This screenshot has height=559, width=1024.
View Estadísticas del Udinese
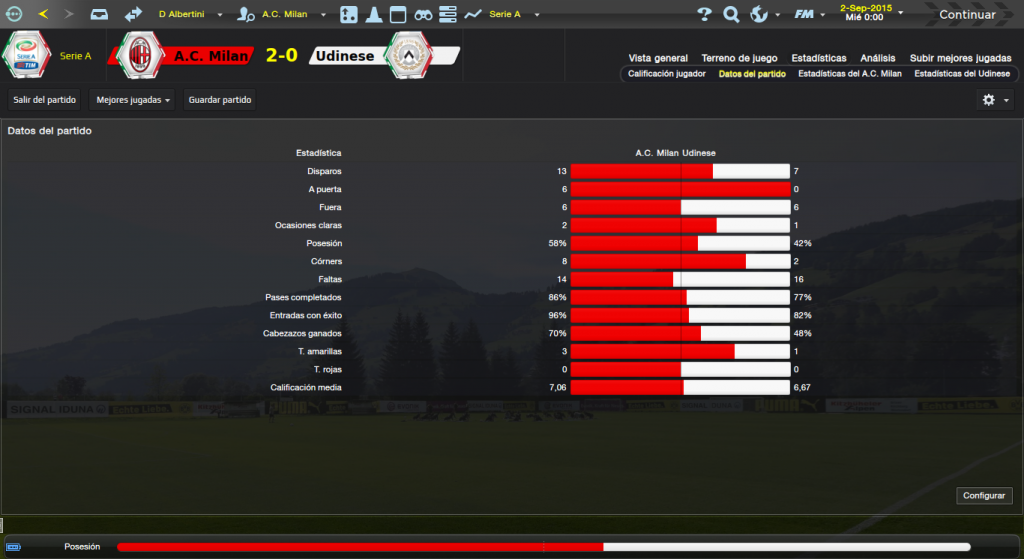coord(961,74)
